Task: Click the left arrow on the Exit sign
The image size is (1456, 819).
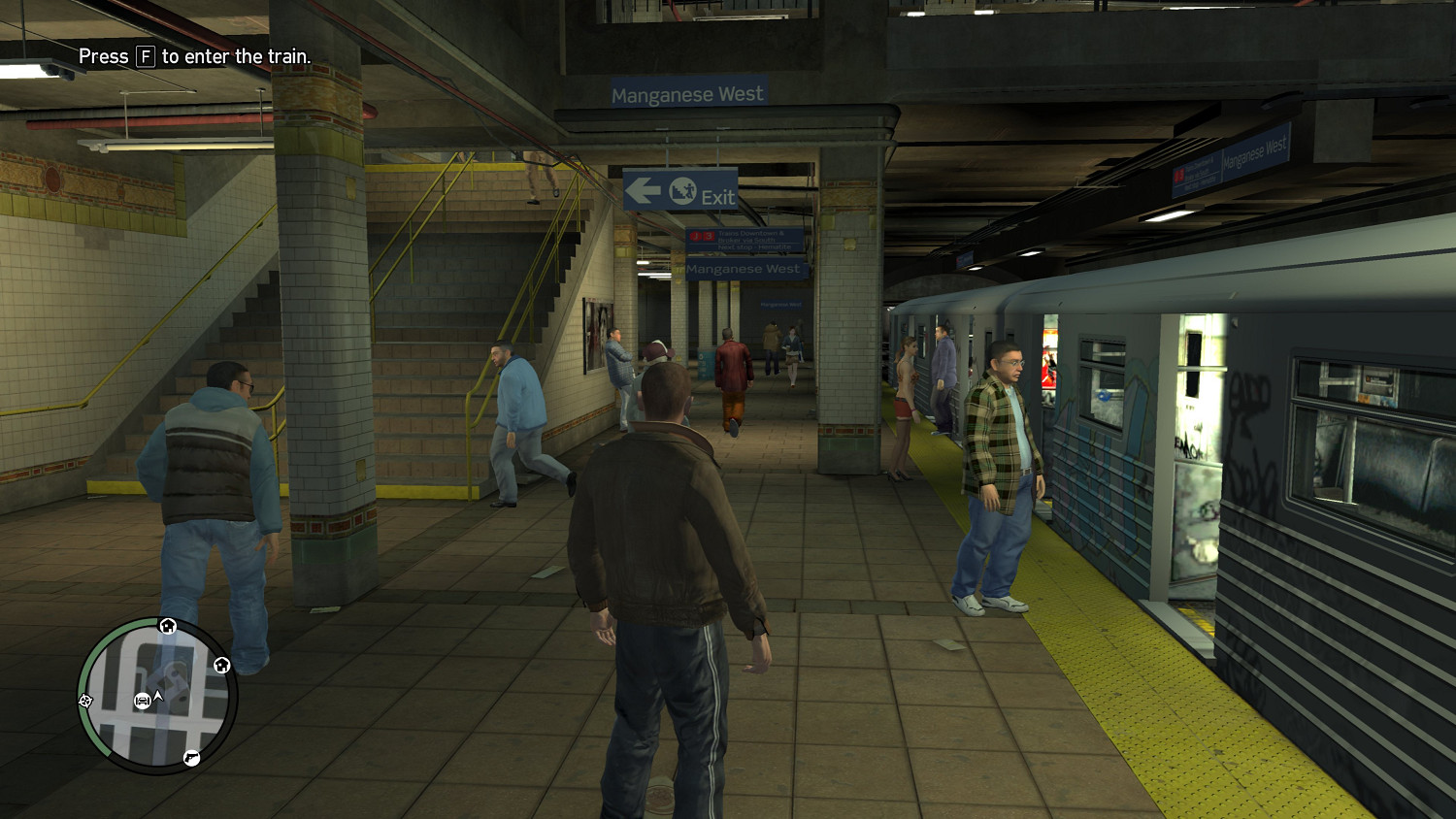Action: 643,191
